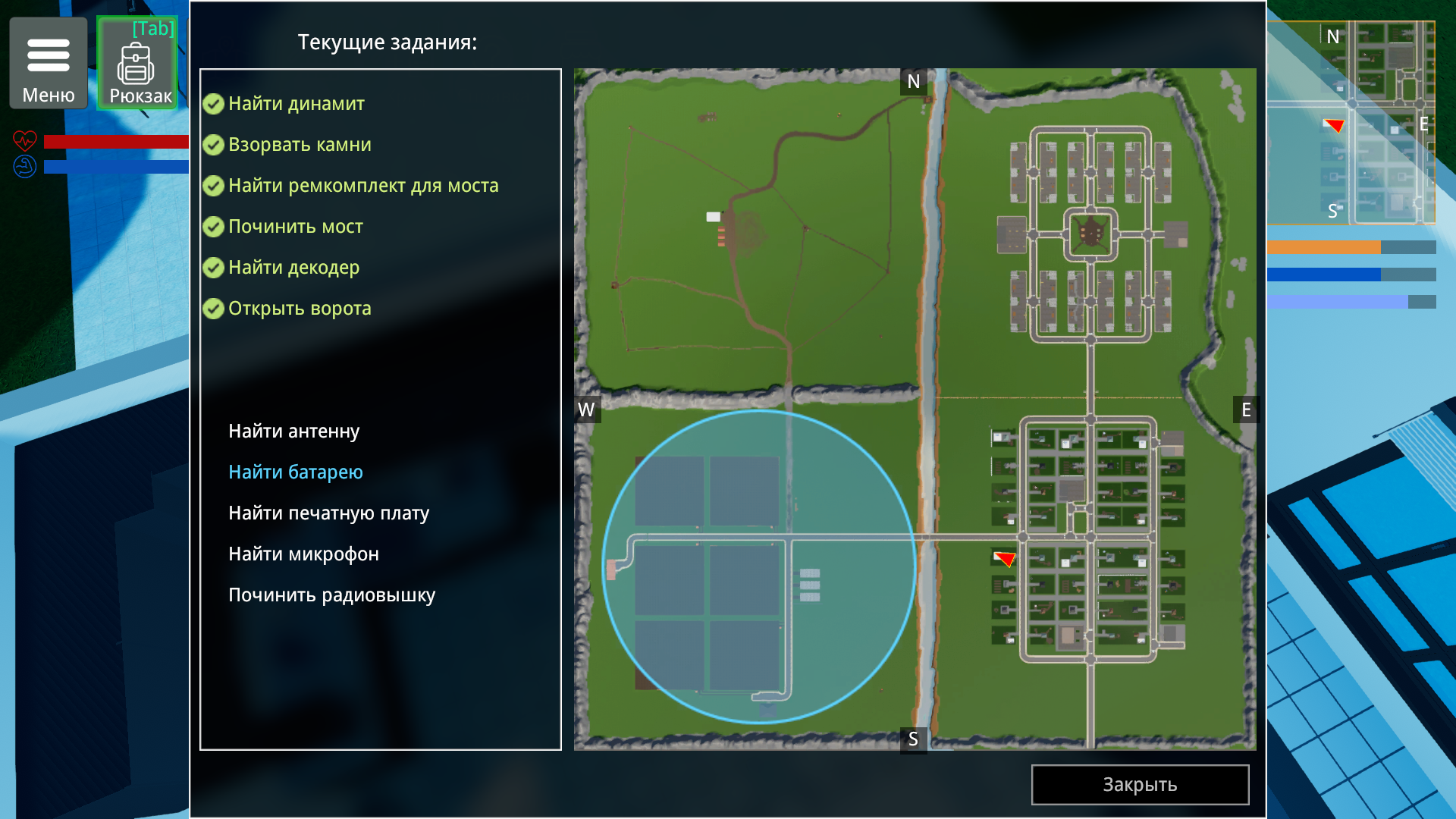Image resolution: width=1456 pixels, height=819 pixels.
Task: Toggle the checkmark next to Взорвать камни
Action: (x=213, y=145)
